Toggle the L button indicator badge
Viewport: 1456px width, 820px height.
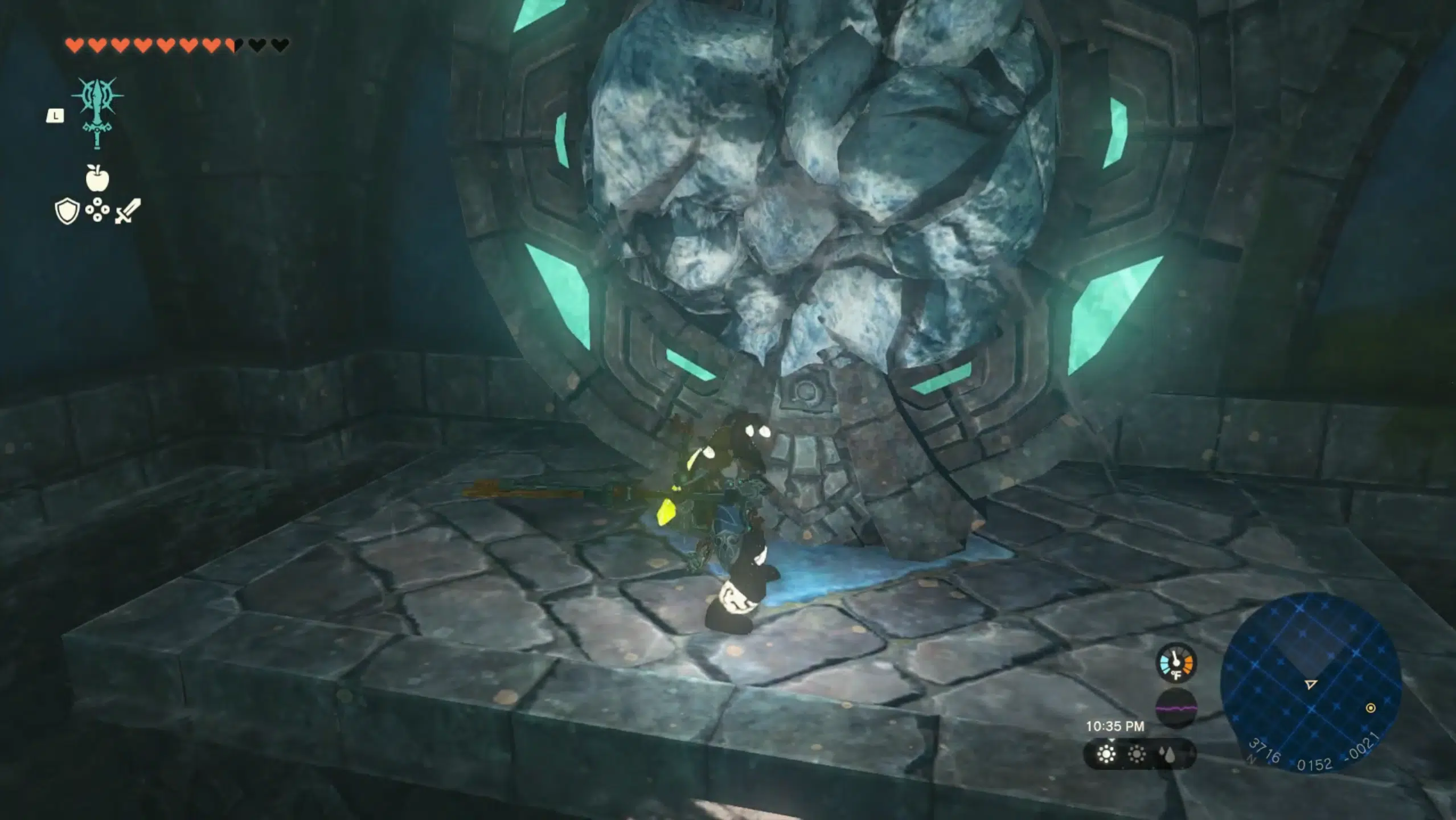pyautogui.click(x=55, y=117)
